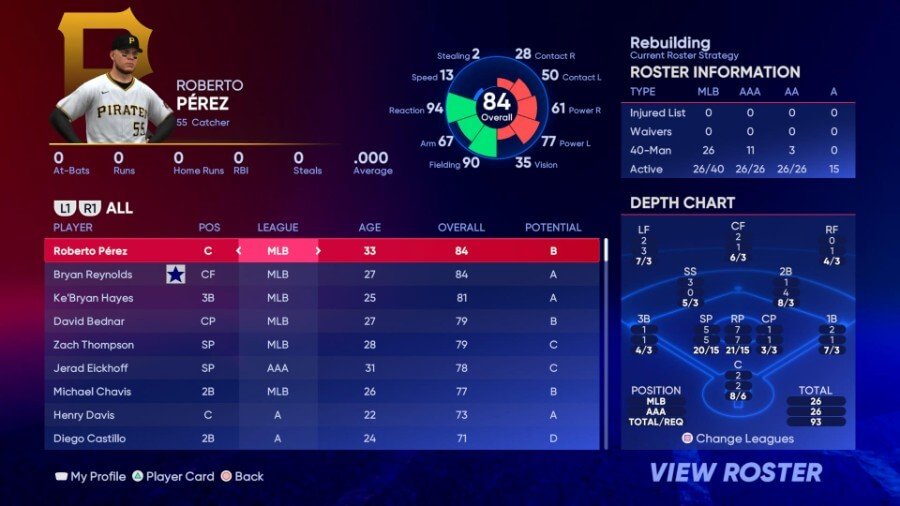Sort the list by the Overall column
This screenshot has width=900, height=506.
pyautogui.click(x=461, y=228)
